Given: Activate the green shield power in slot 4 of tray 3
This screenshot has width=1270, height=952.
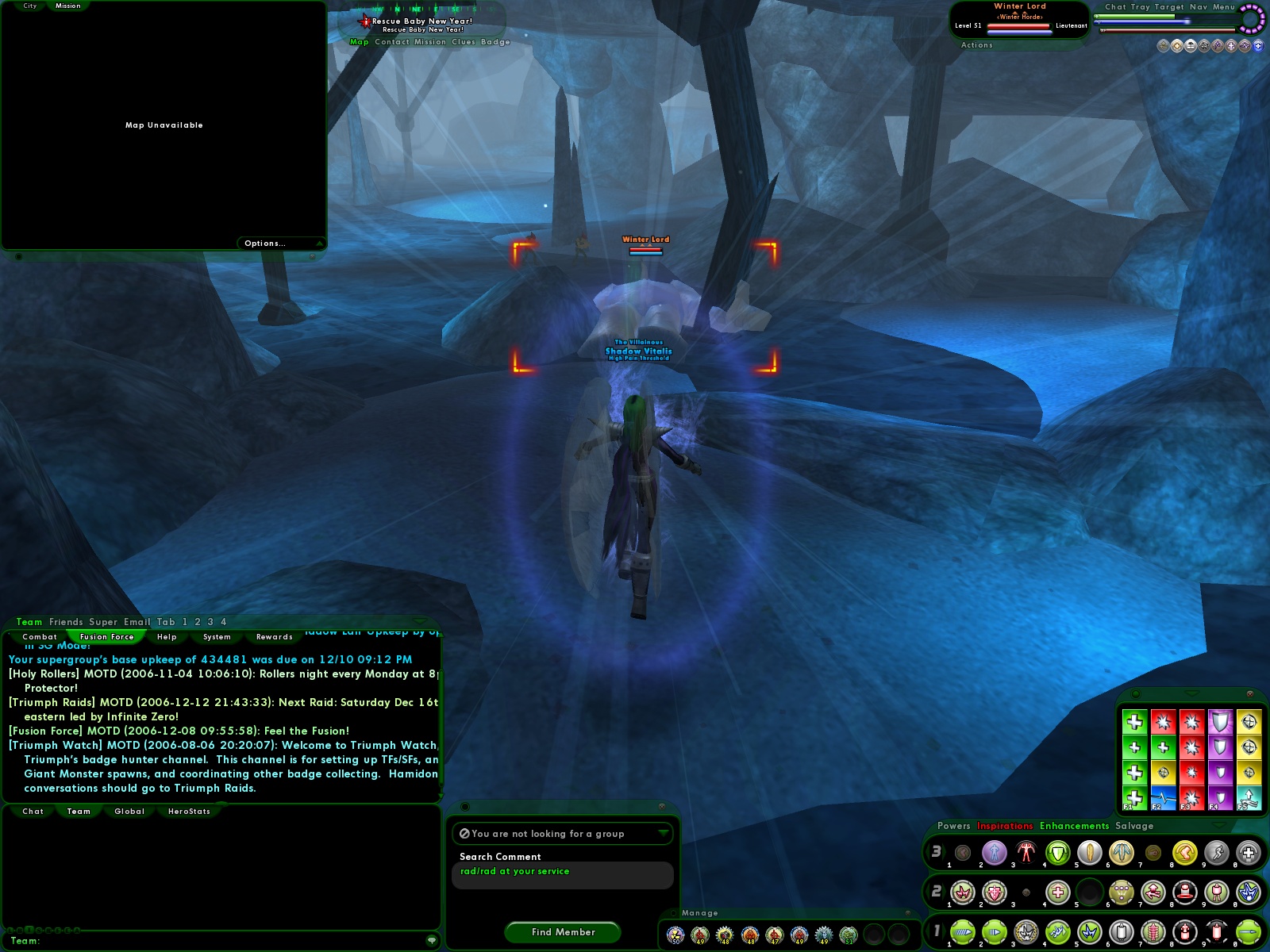Looking at the screenshot, I should (1056, 853).
